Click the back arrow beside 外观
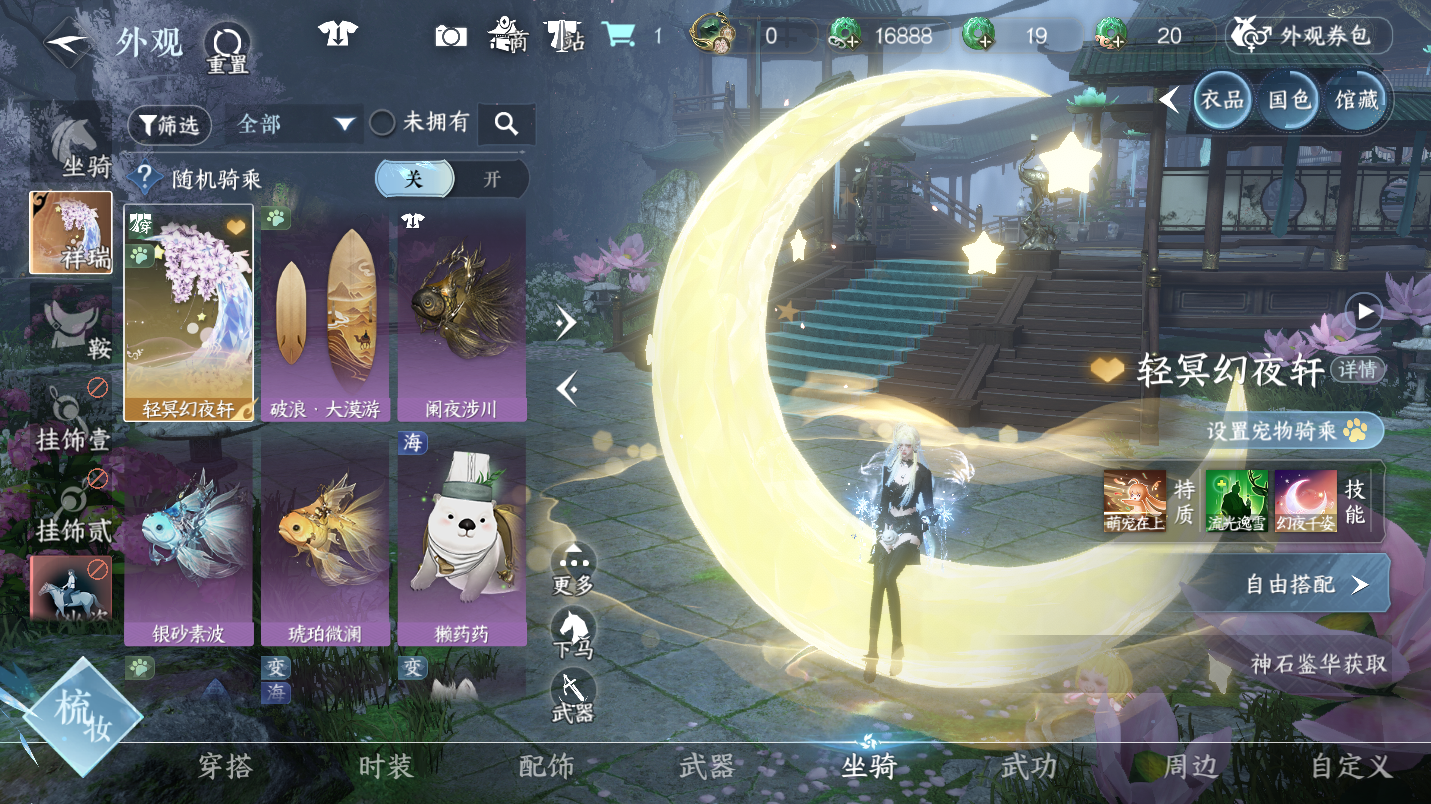Image resolution: width=1431 pixels, height=804 pixels. (68, 44)
